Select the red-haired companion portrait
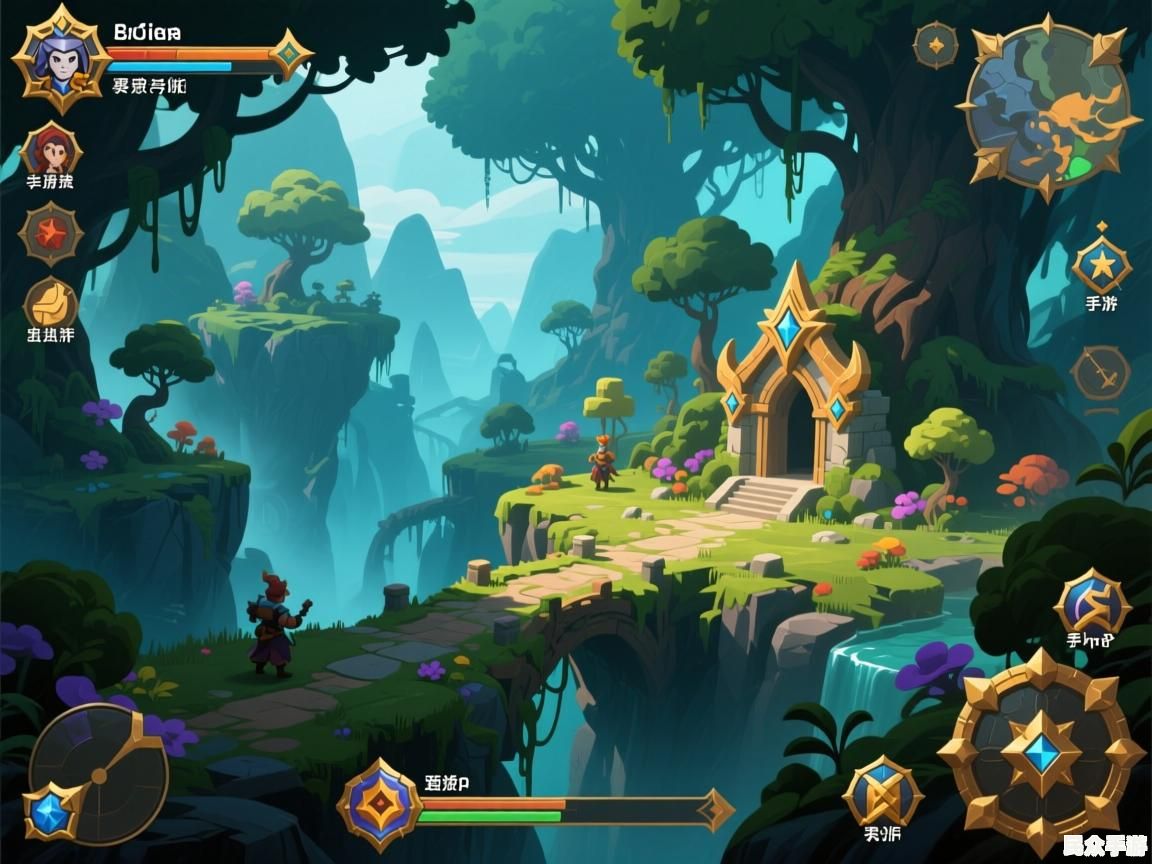The height and width of the screenshot is (864, 1152). [50, 152]
